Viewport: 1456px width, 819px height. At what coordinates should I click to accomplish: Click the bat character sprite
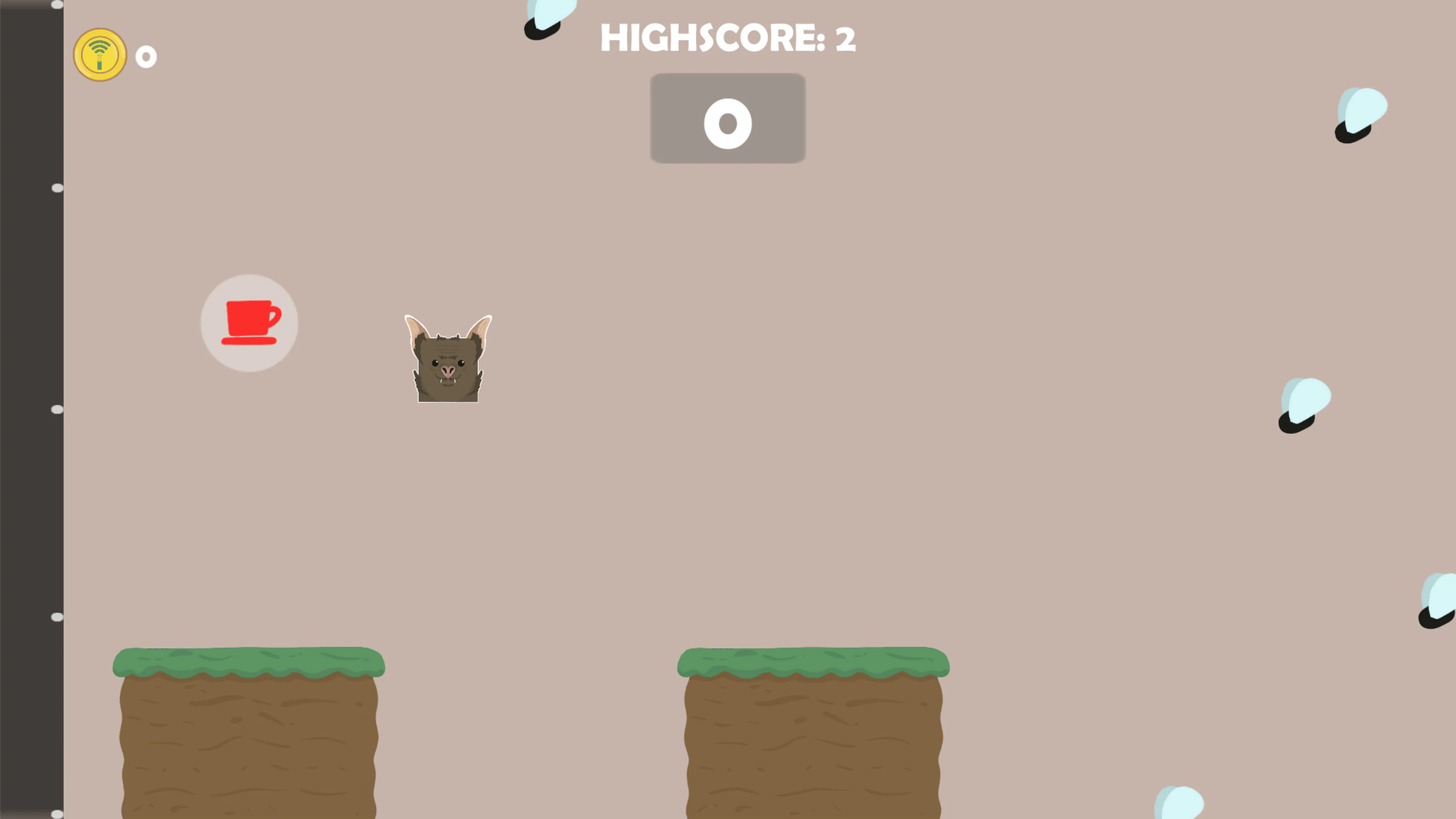point(448,359)
